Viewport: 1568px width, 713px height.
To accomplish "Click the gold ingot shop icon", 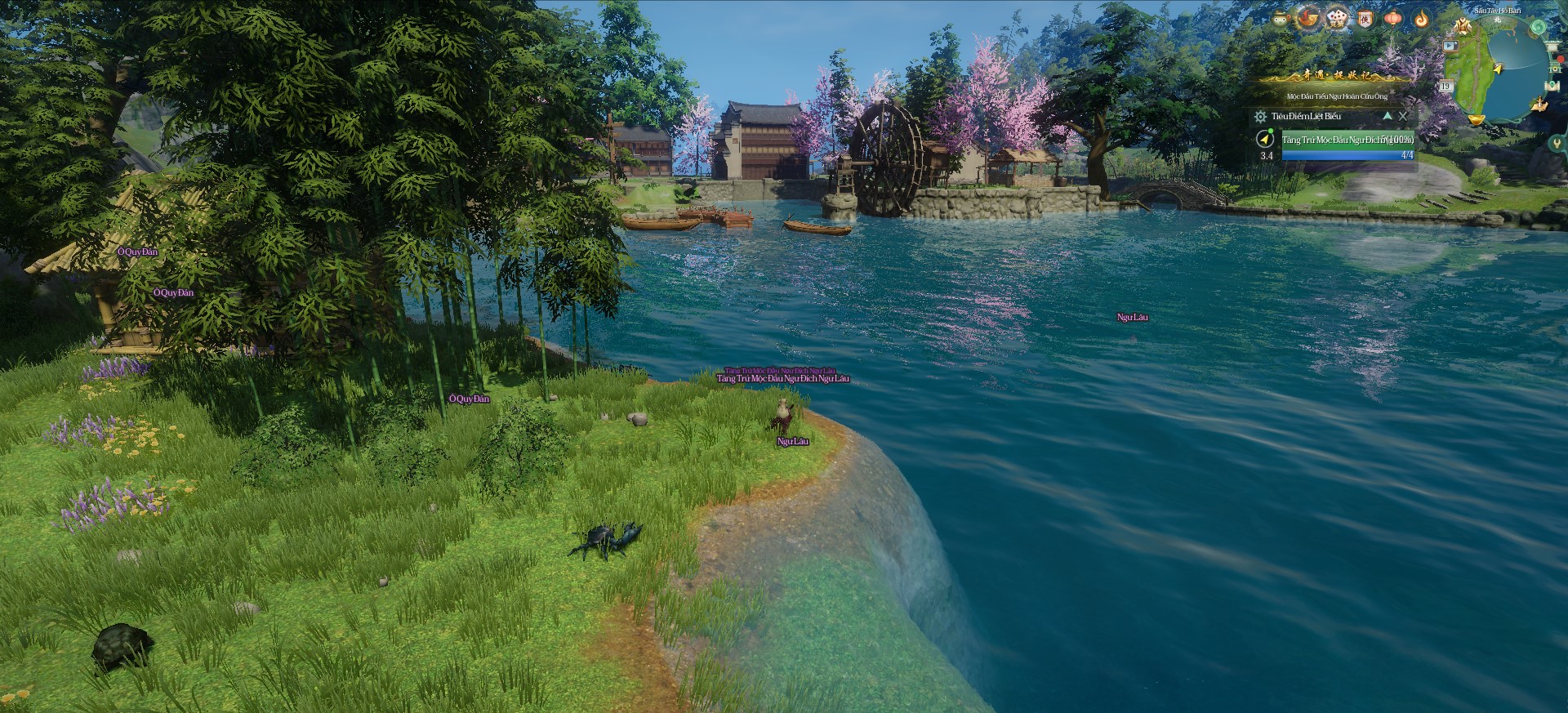I will point(1476,119).
